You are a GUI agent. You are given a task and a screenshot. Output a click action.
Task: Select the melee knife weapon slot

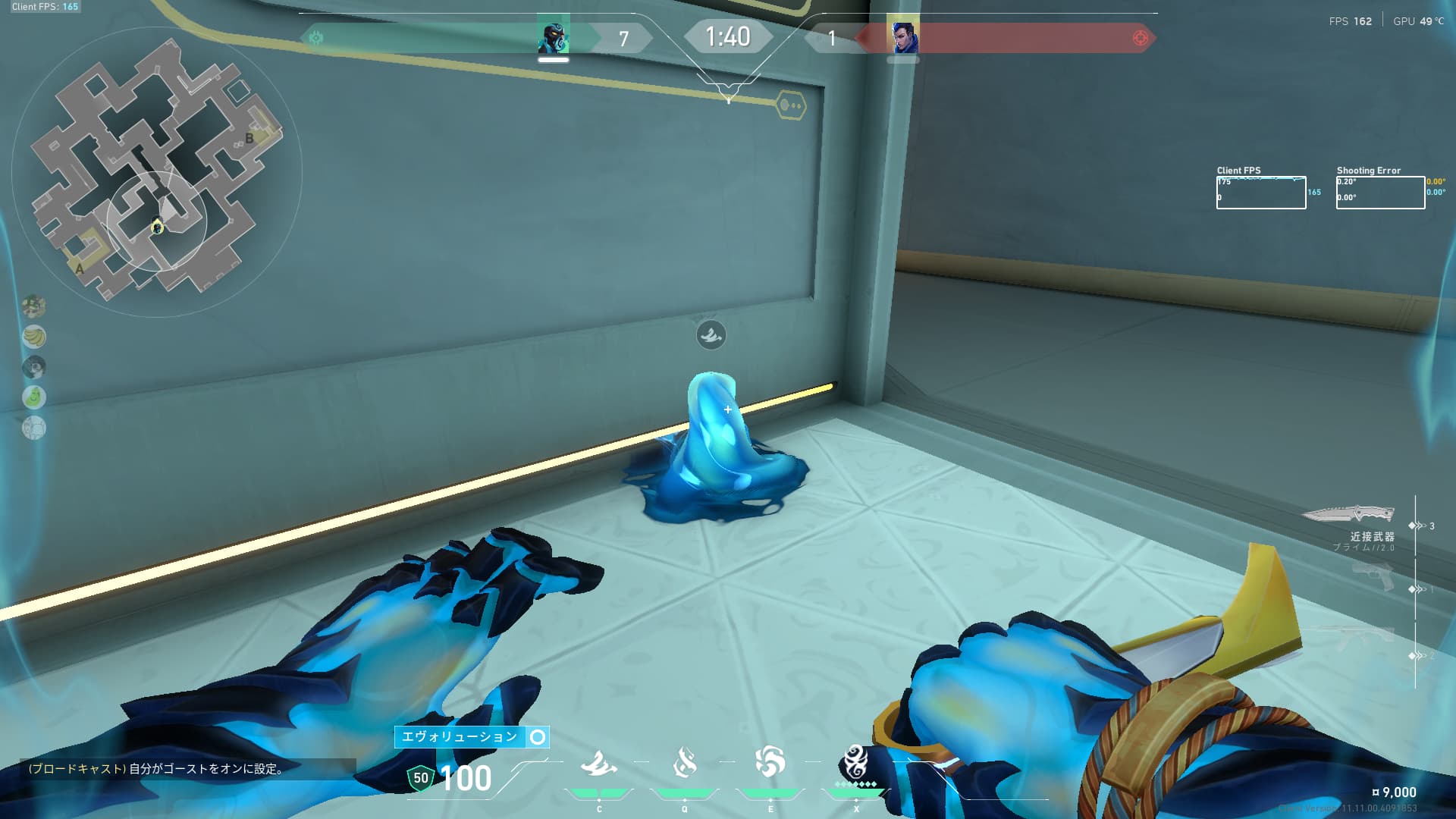(x=1348, y=516)
